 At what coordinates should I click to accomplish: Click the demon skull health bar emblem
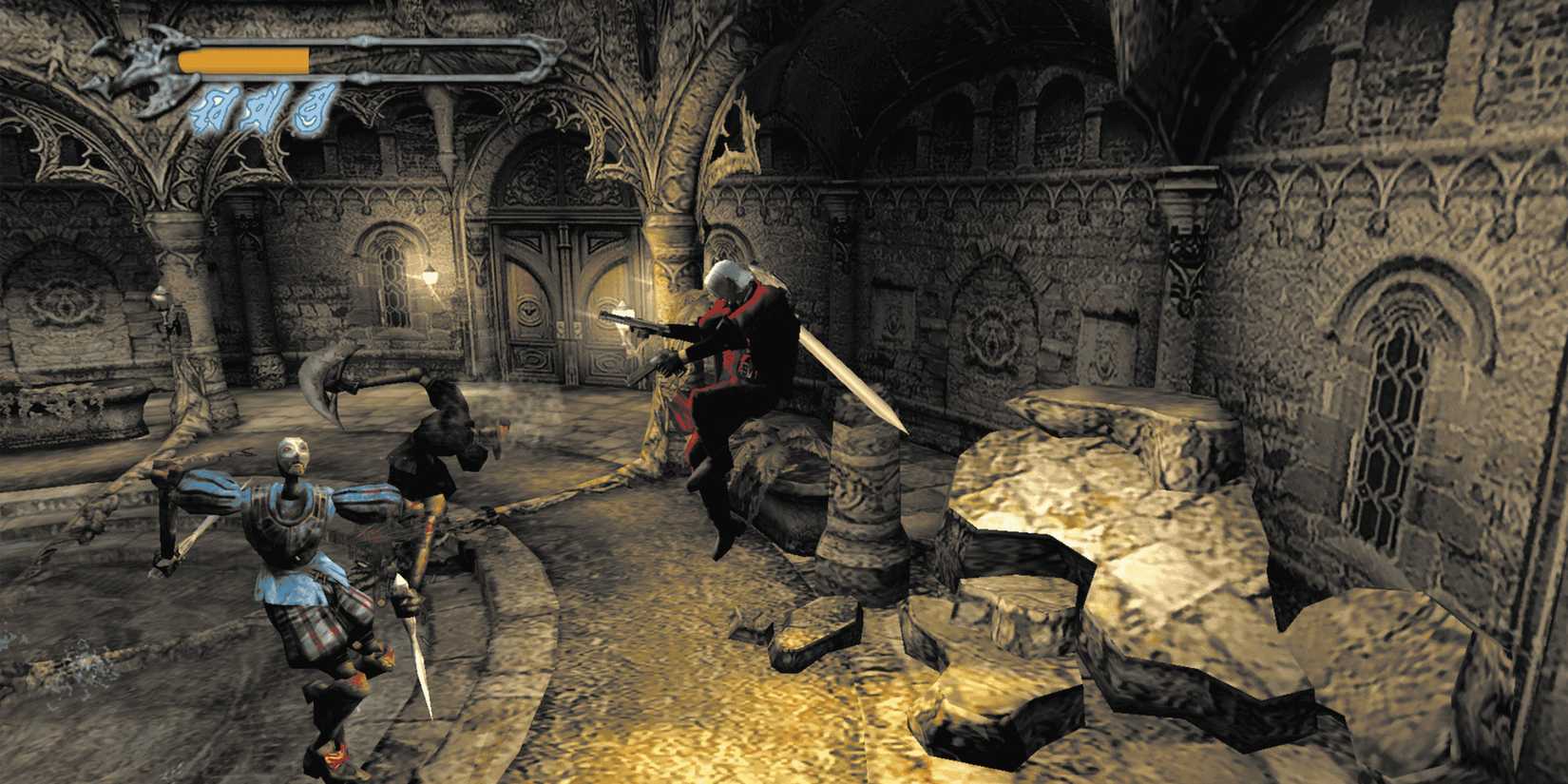tap(138, 57)
